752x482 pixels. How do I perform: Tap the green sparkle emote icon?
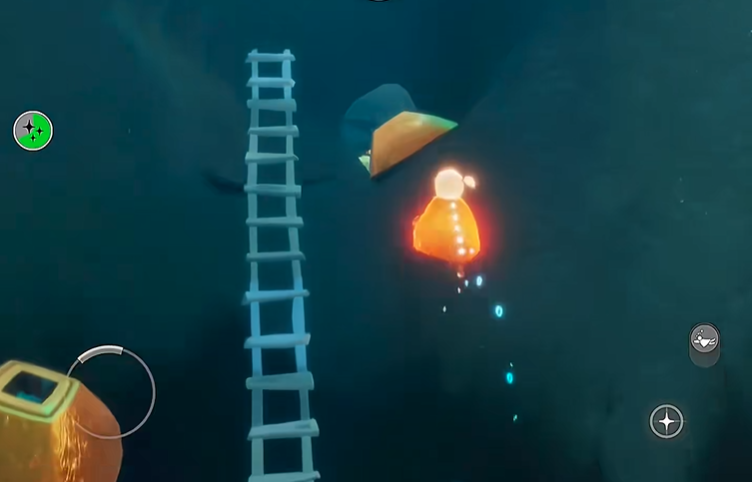coord(33,131)
